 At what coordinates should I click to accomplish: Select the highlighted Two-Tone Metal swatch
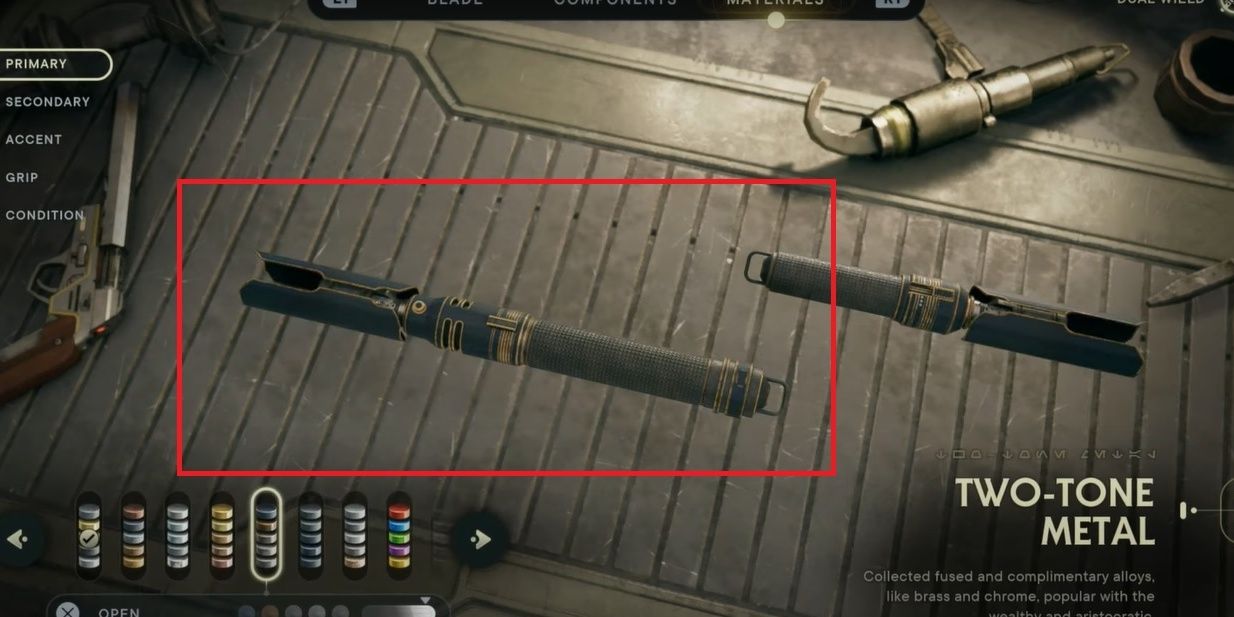tap(266, 535)
